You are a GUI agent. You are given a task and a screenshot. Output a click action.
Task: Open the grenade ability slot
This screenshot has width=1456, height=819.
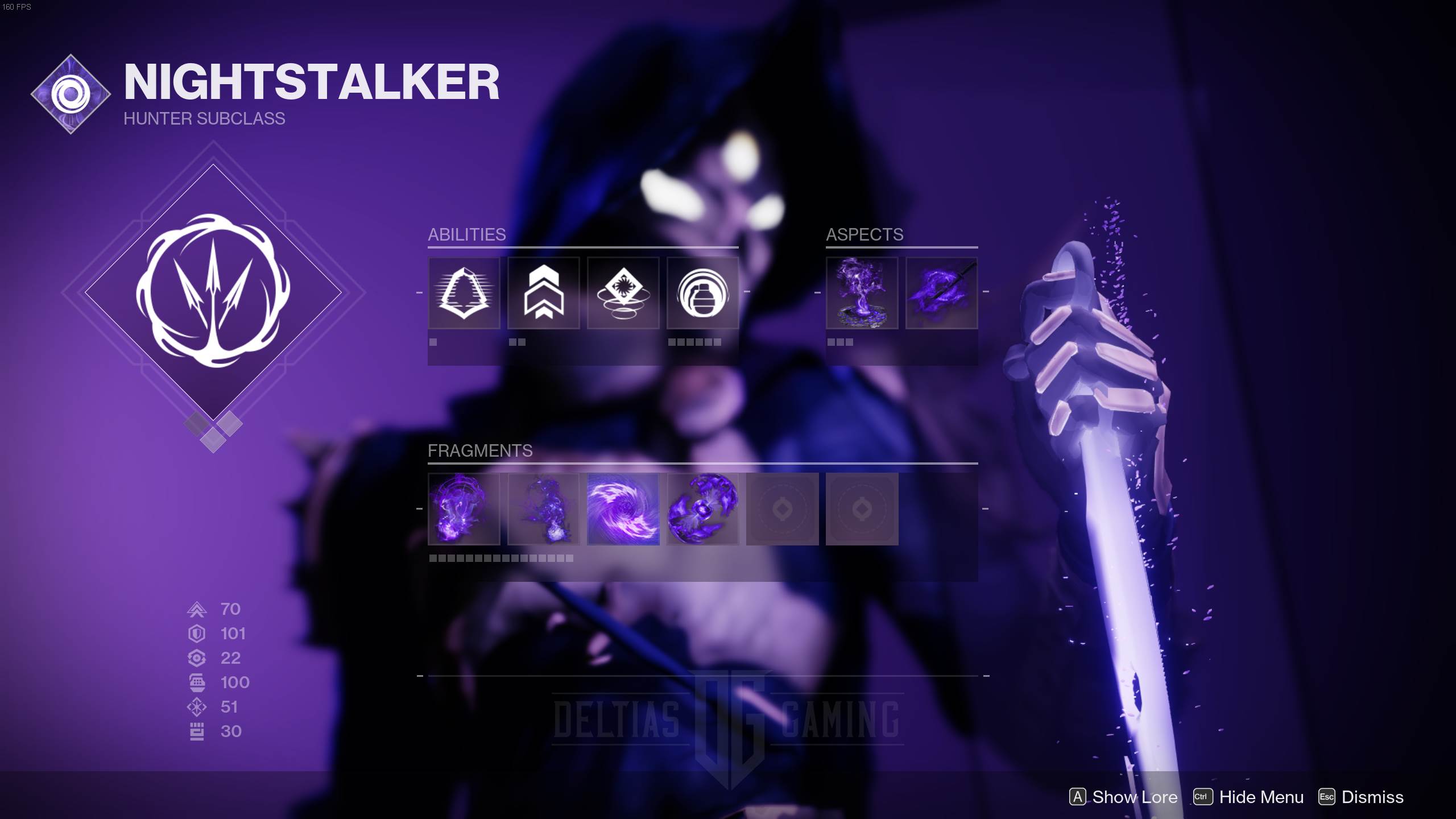[702, 293]
